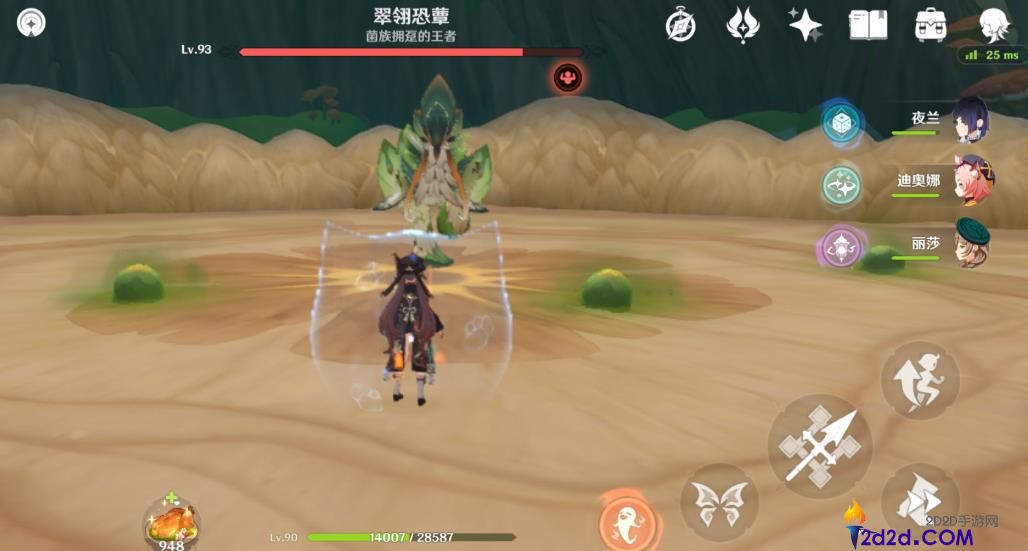Switch to party member 迪奥娜
1028x551 pixels.
968,182
